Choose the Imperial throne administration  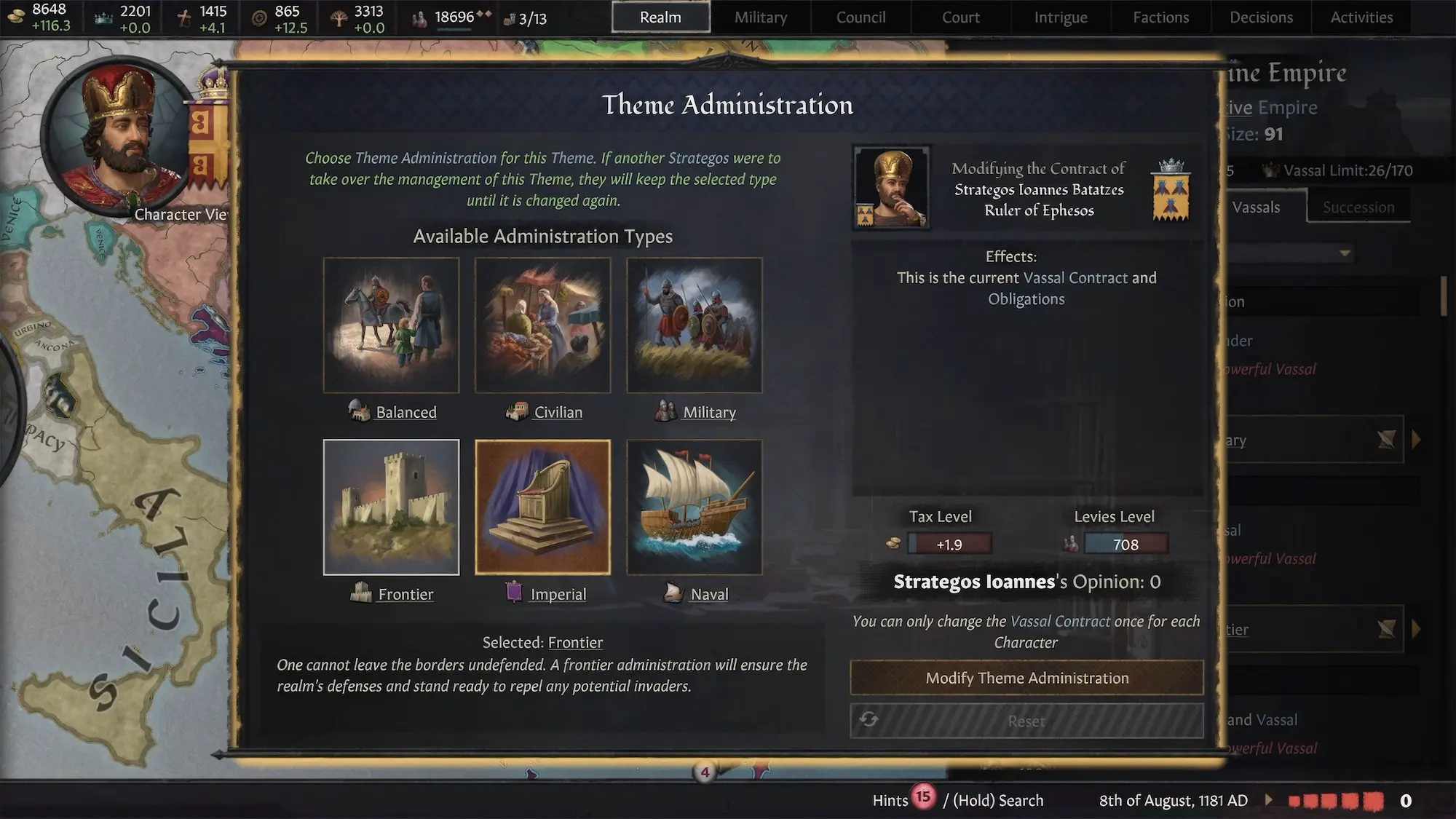pyautogui.click(x=542, y=507)
